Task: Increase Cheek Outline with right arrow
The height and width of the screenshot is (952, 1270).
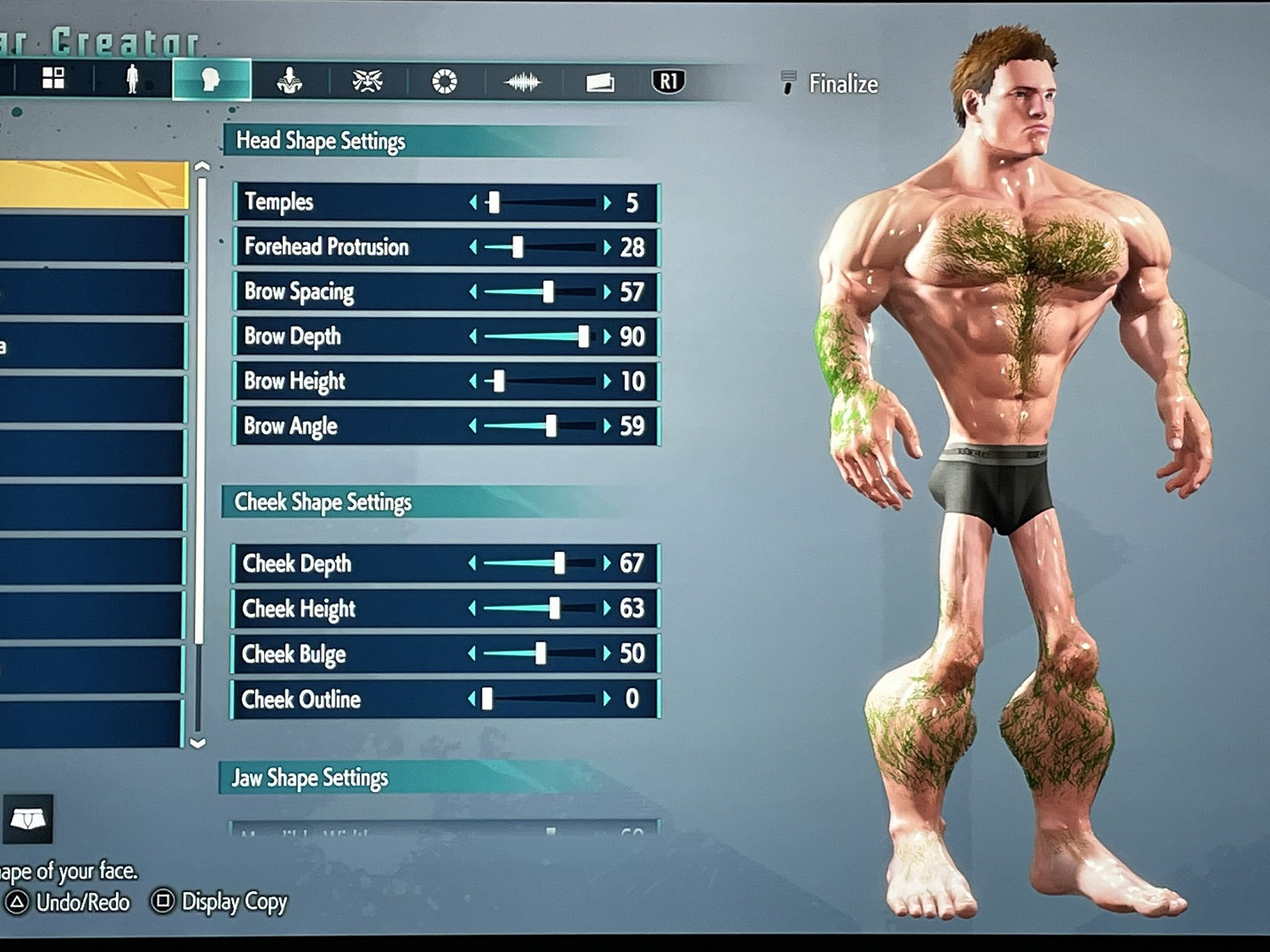Action: coord(607,699)
